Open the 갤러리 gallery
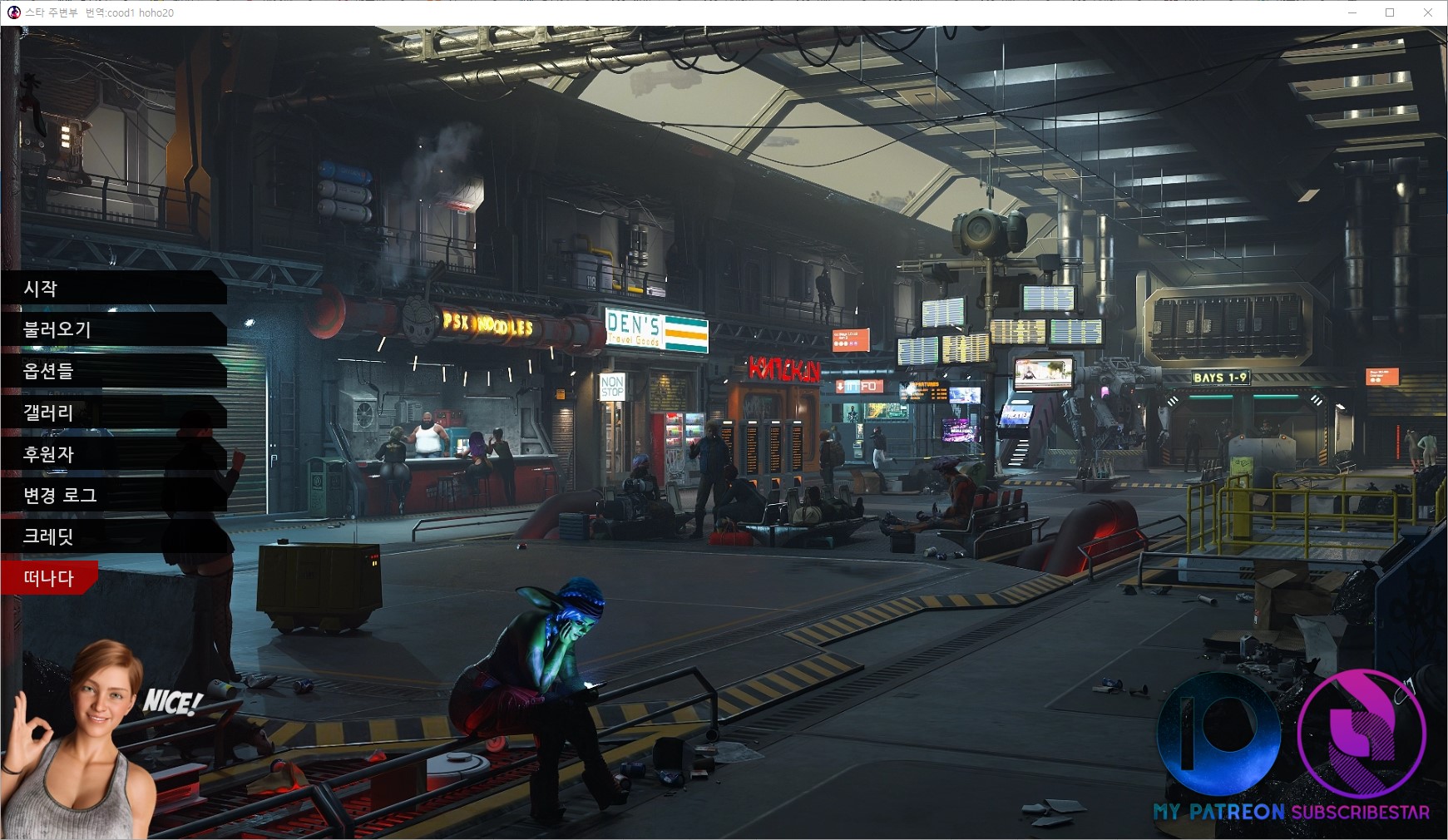The width and height of the screenshot is (1448, 840). point(48,413)
